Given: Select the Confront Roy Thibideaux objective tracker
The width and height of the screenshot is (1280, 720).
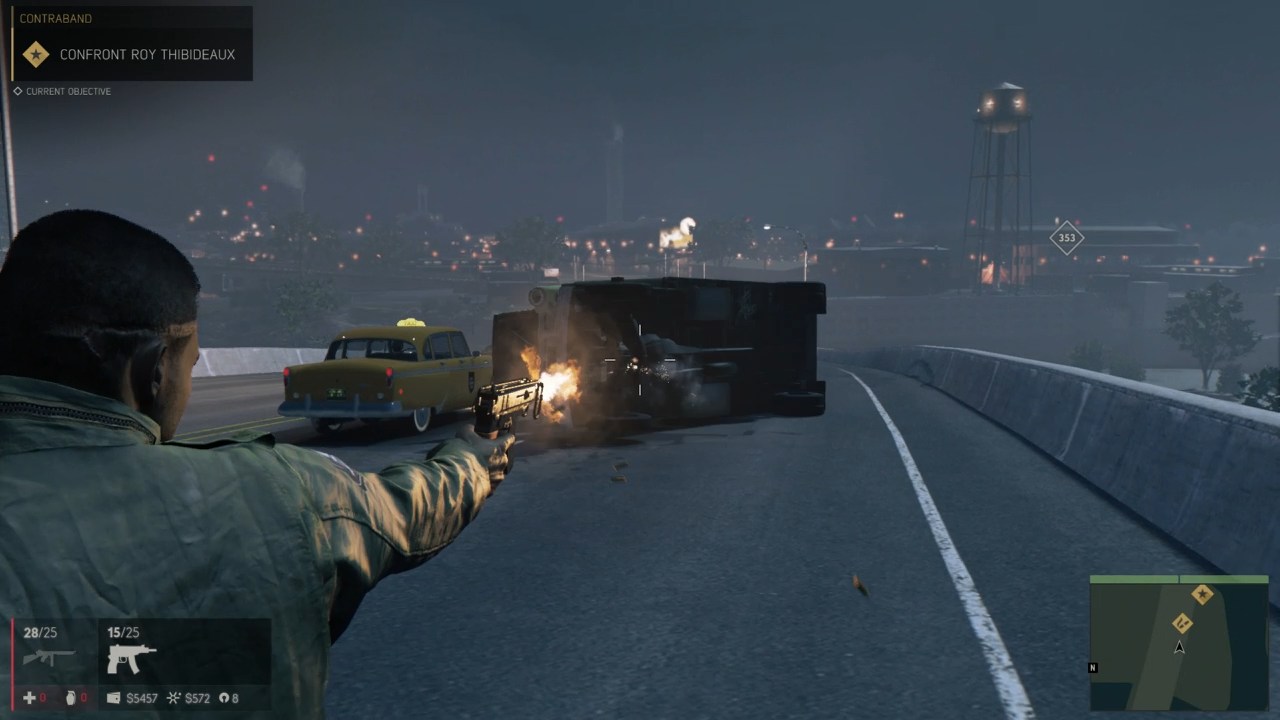Looking at the screenshot, I should pyautogui.click(x=146, y=54).
